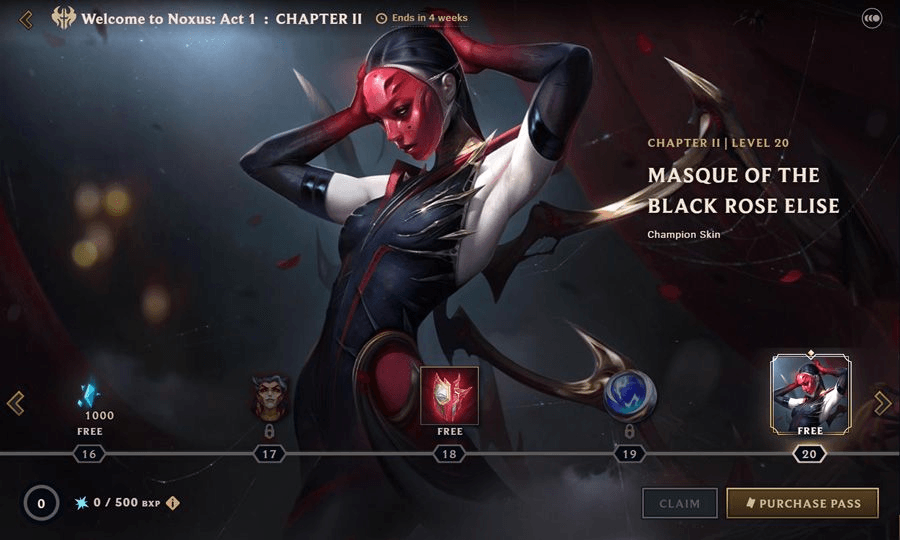Viewport: 900px width, 540px height.
Task: Select the level 17 champion portrait reward
Action: tap(269, 396)
